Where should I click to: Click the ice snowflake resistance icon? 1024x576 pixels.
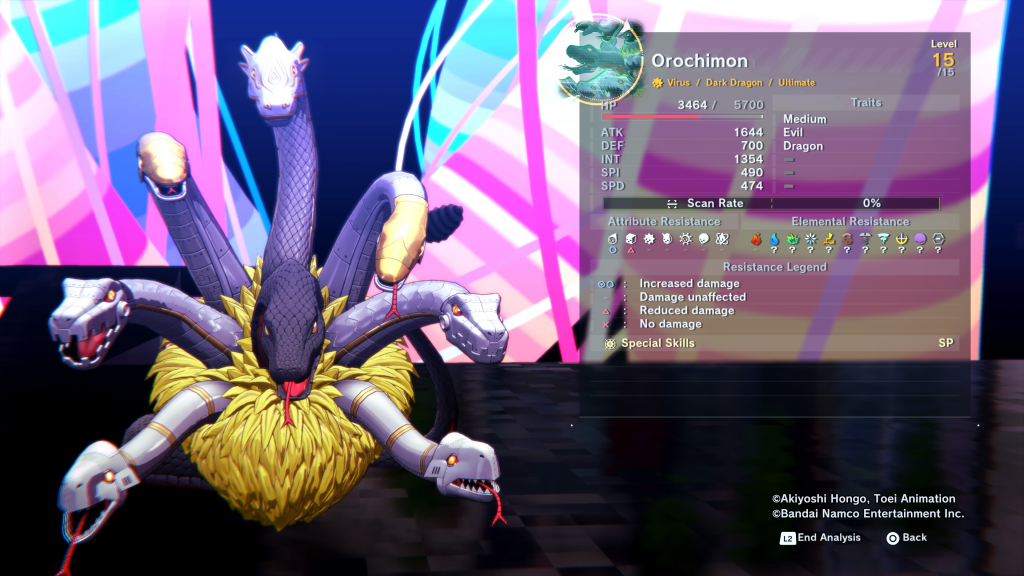coord(810,239)
